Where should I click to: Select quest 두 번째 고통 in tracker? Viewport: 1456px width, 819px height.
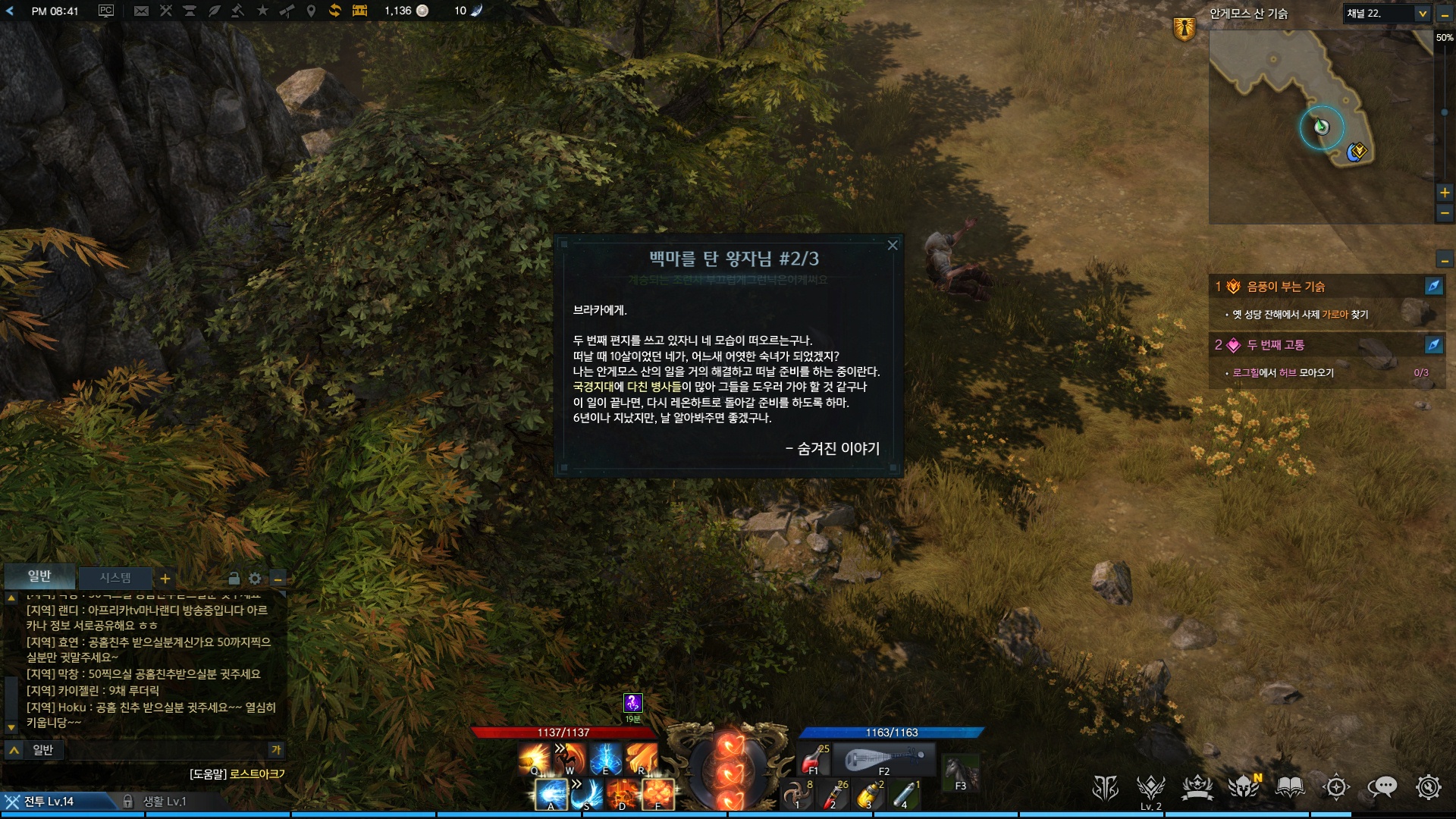tap(1276, 345)
